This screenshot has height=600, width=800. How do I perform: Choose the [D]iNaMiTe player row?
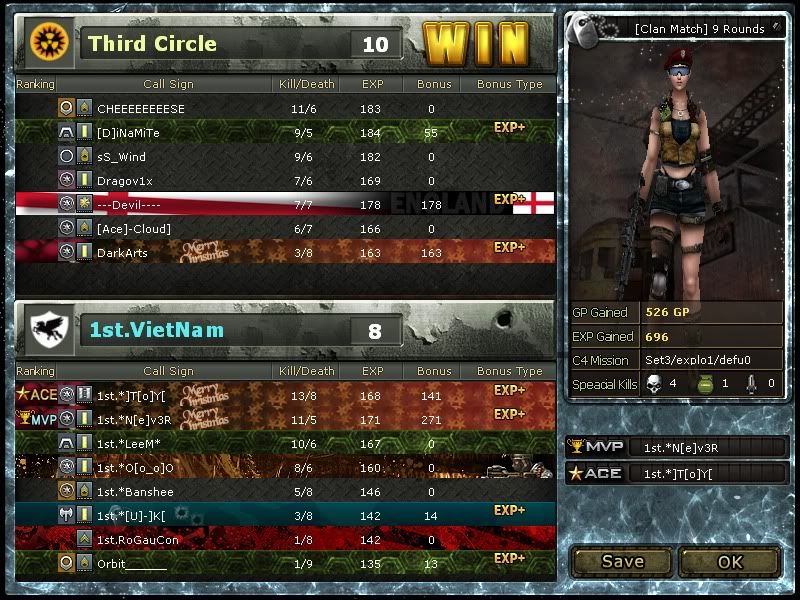pyautogui.click(x=128, y=133)
